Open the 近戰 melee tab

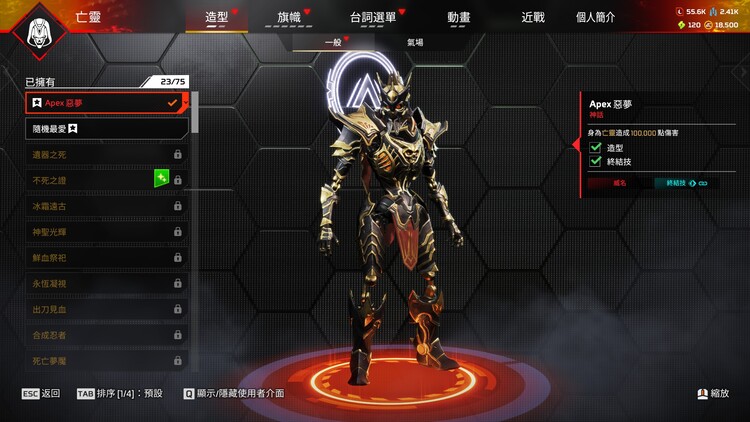click(533, 17)
